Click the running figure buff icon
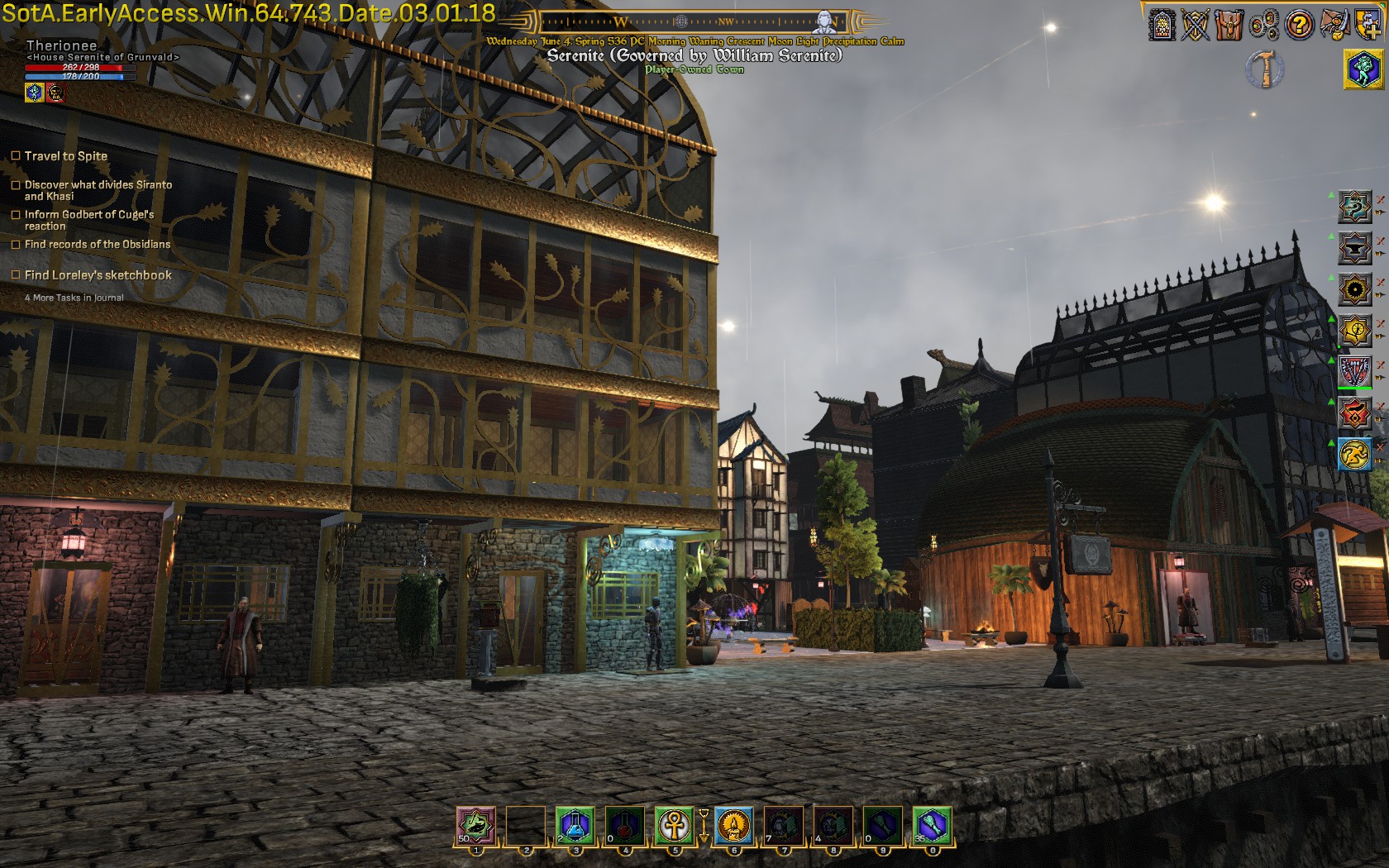The width and height of the screenshot is (1389, 868). 1355,455
